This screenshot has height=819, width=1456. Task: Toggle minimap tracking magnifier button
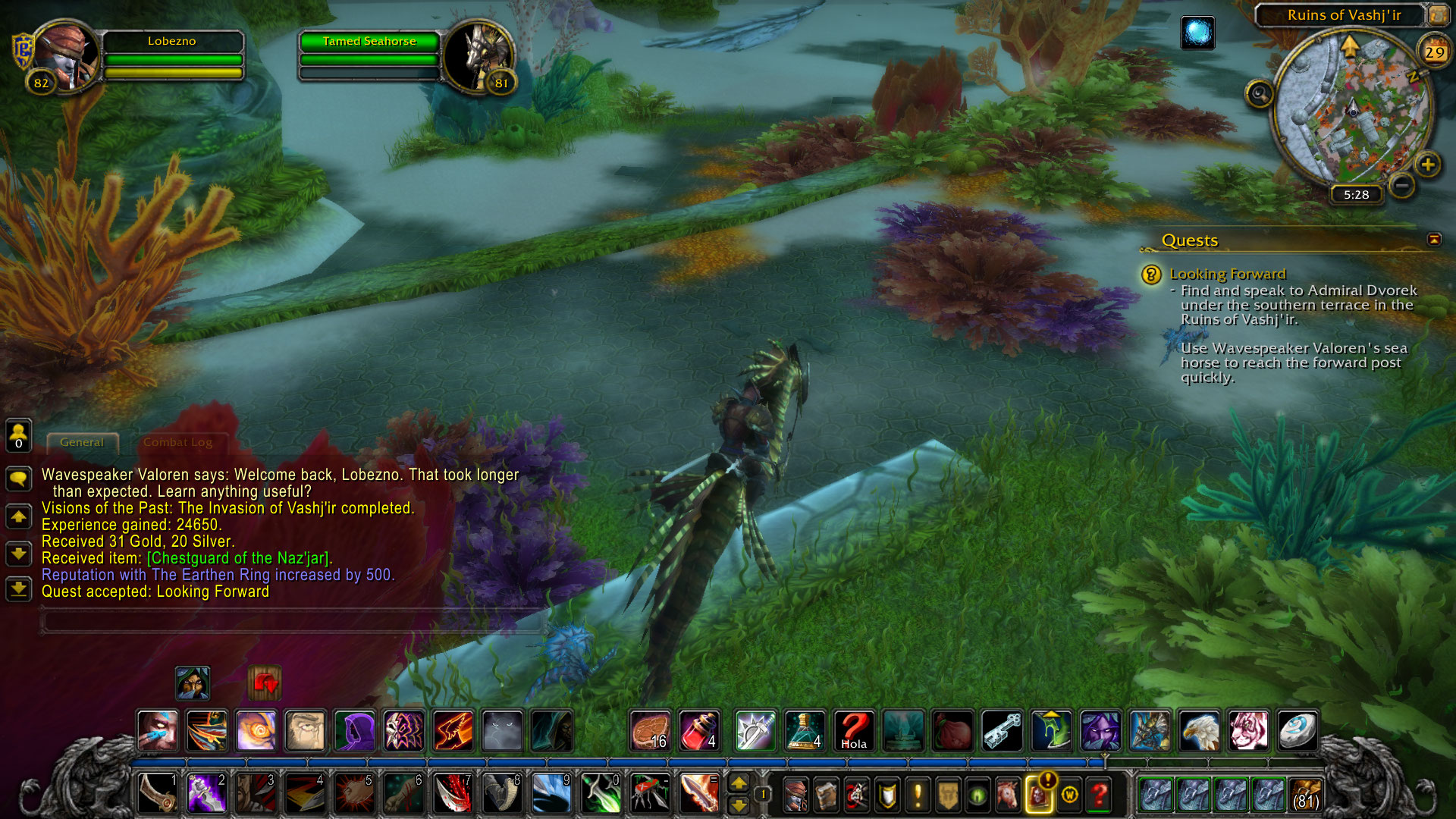(x=1260, y=94)
